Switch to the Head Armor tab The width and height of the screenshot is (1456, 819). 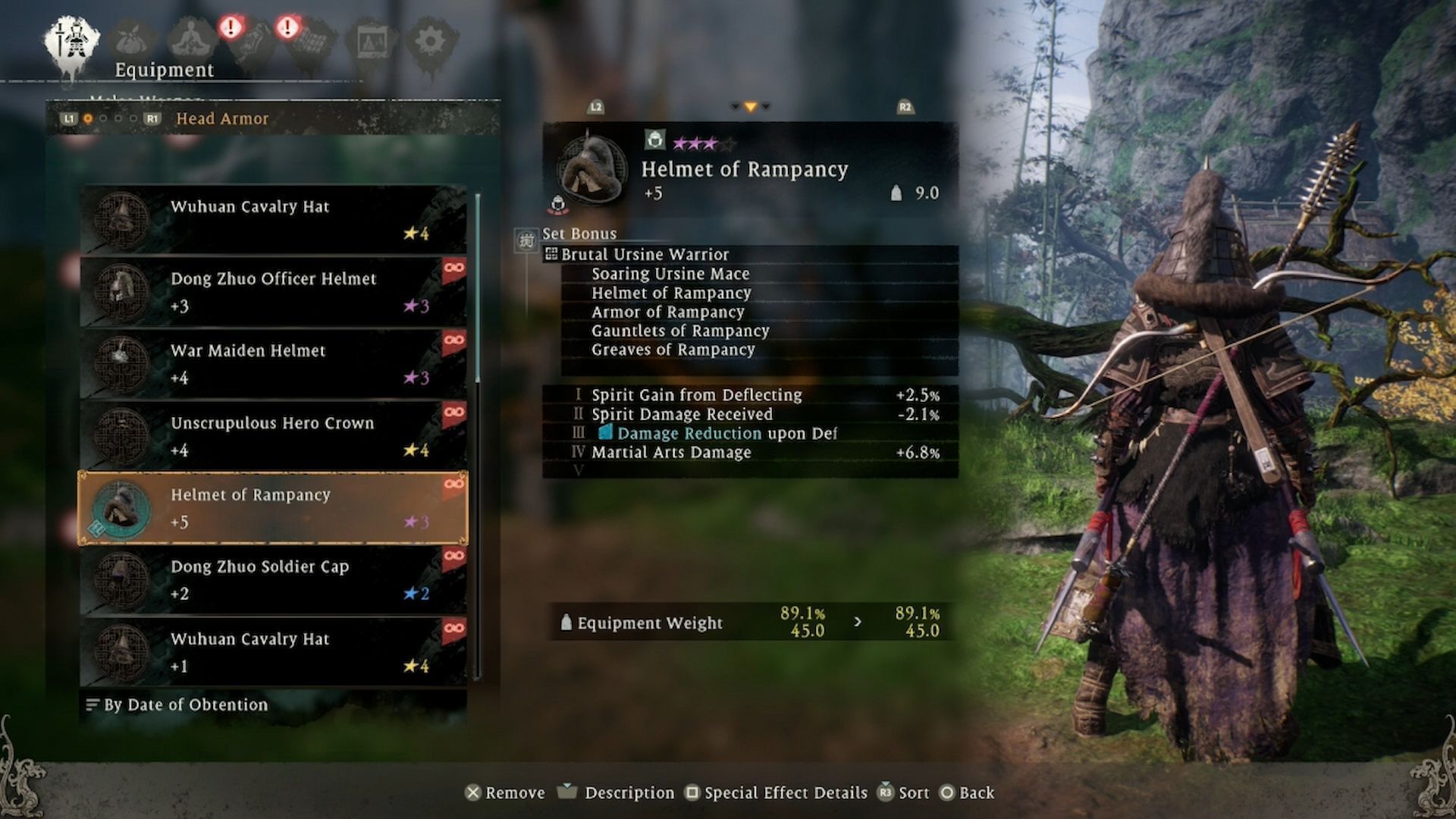click(221, 119)
